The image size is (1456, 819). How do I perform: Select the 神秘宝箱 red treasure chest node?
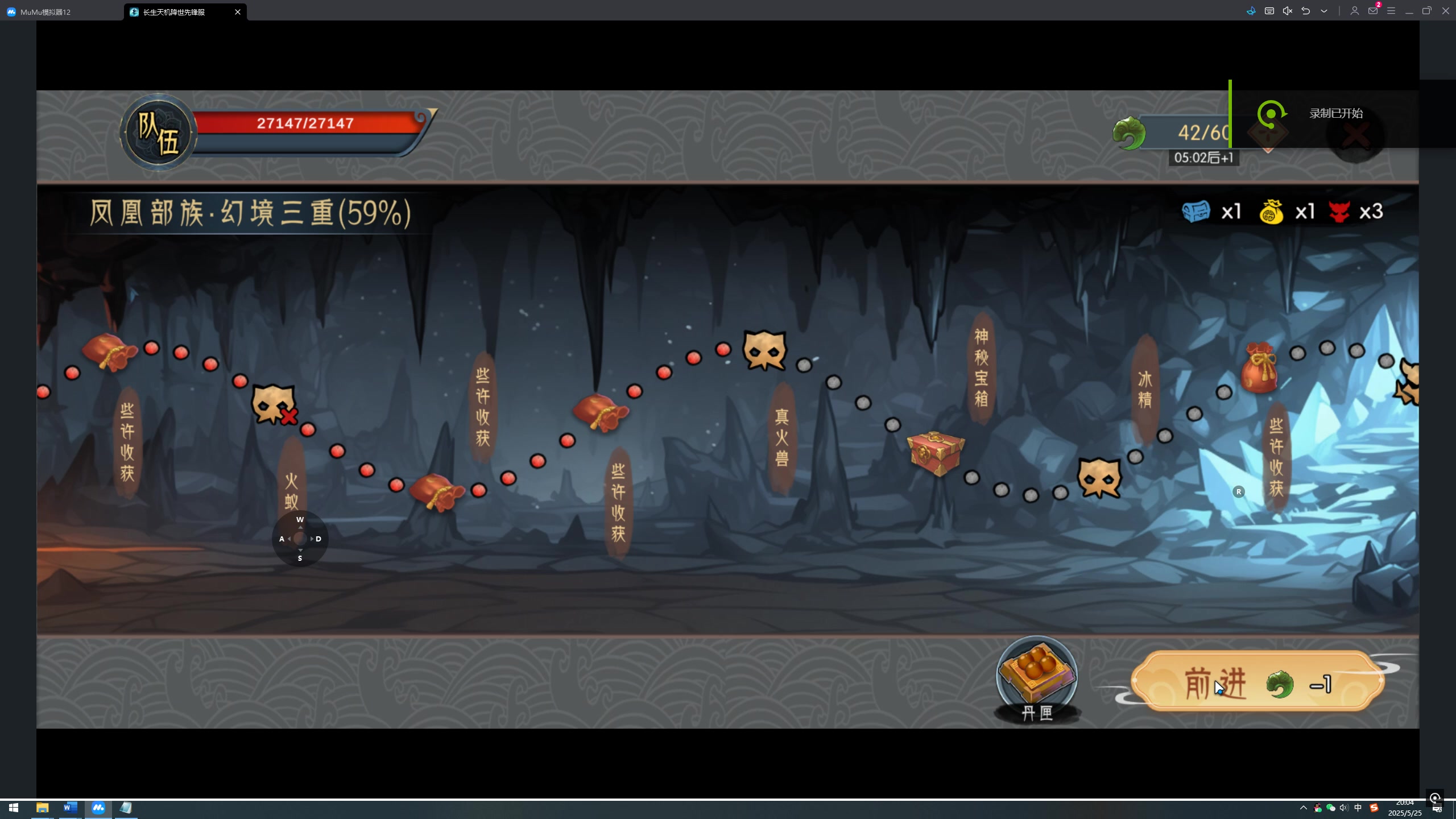(935, 453)
